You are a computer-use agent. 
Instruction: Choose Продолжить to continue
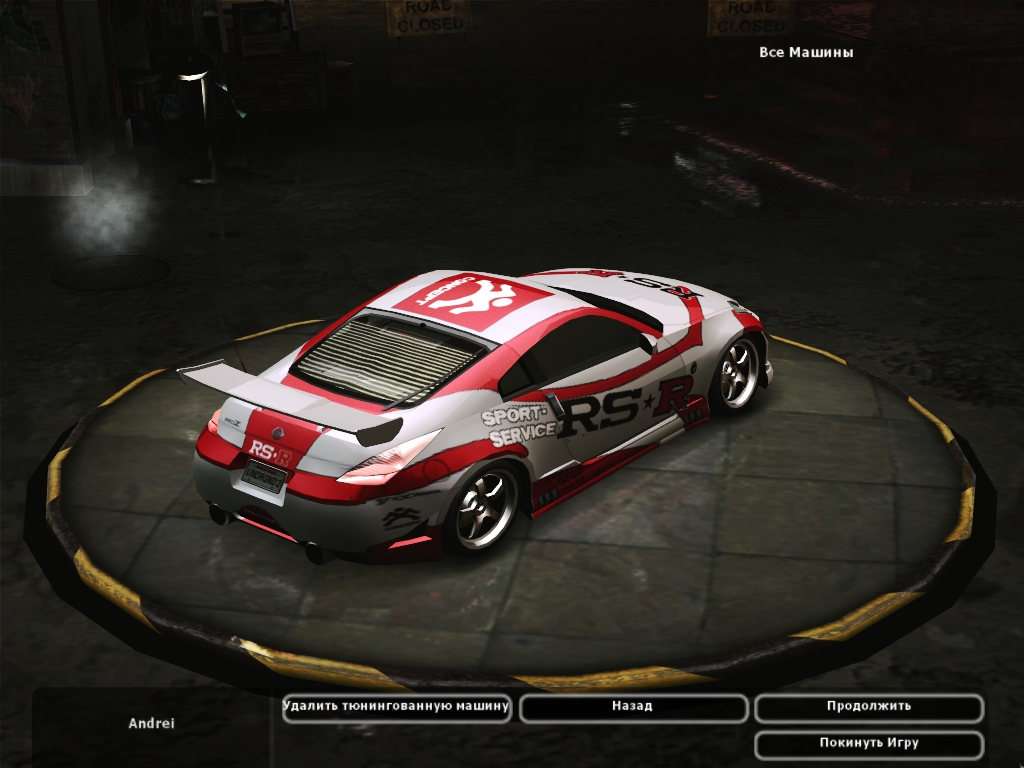[x=868, y=707]
